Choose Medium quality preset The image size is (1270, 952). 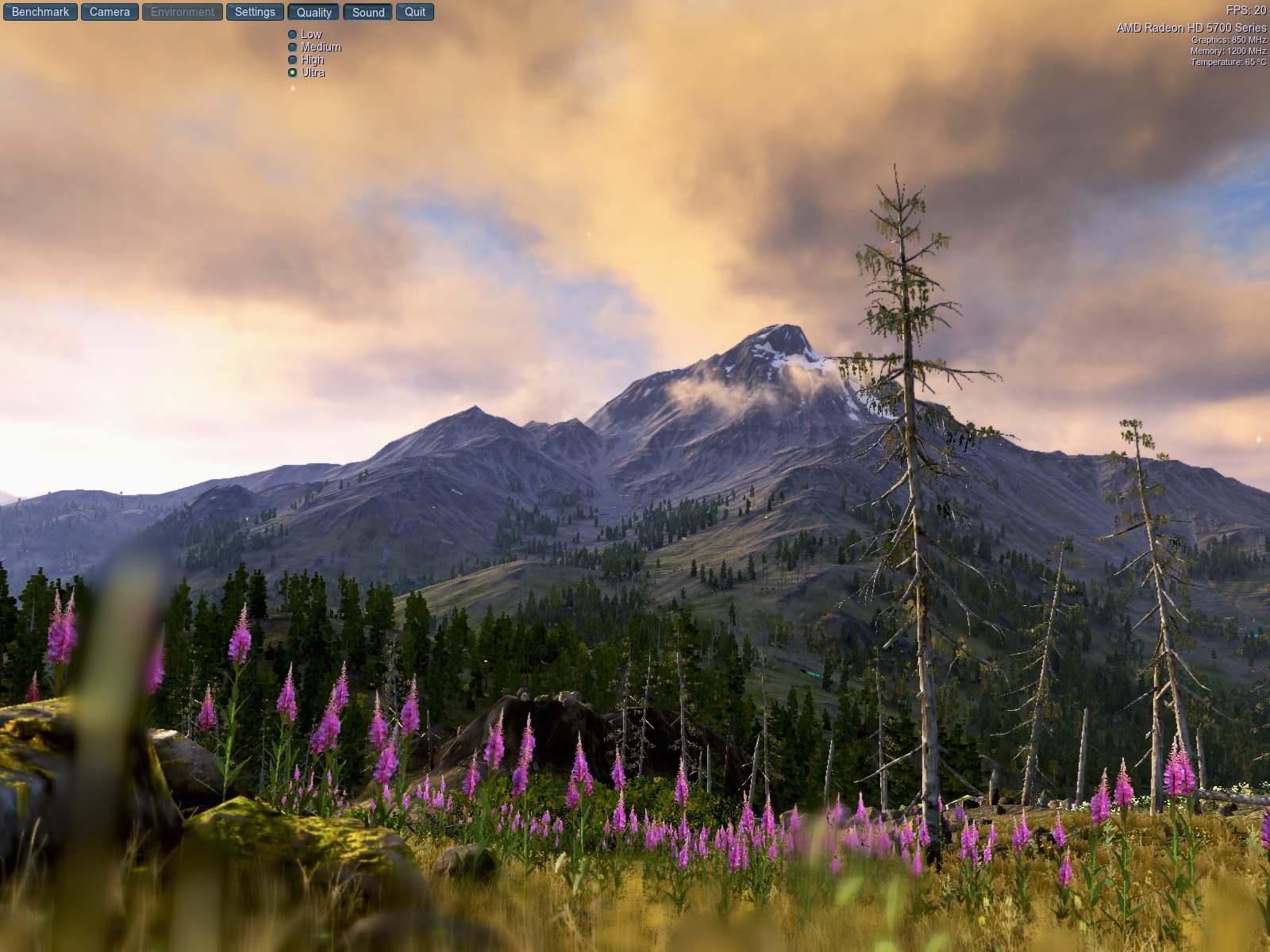[x=293, y=48]
